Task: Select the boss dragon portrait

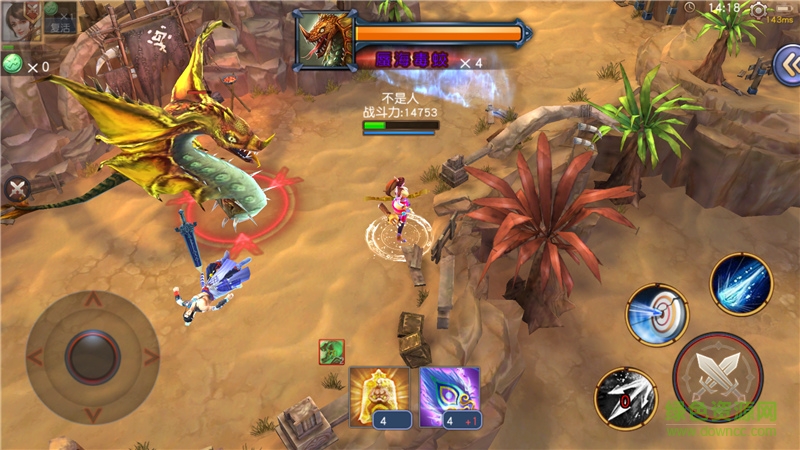Action: (x=325, y=41)
